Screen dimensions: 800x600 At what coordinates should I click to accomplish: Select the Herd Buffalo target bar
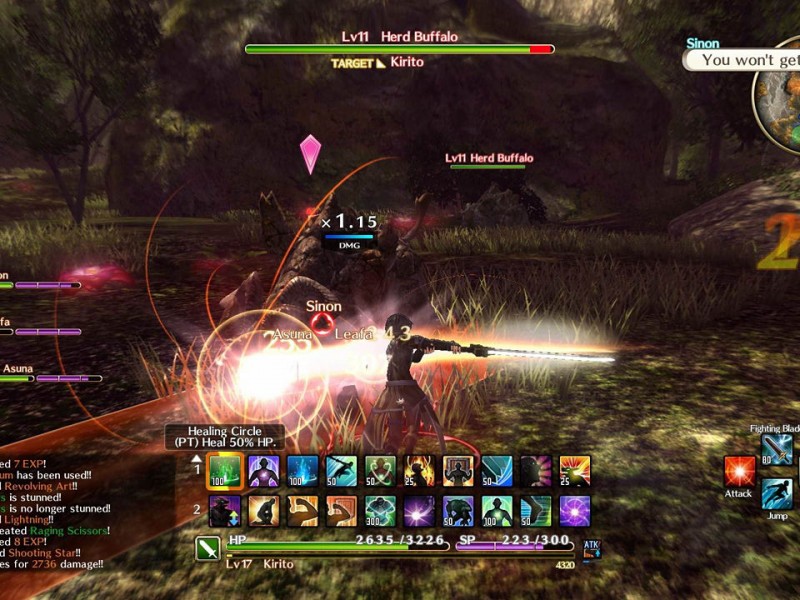click(x=399, y=48)
